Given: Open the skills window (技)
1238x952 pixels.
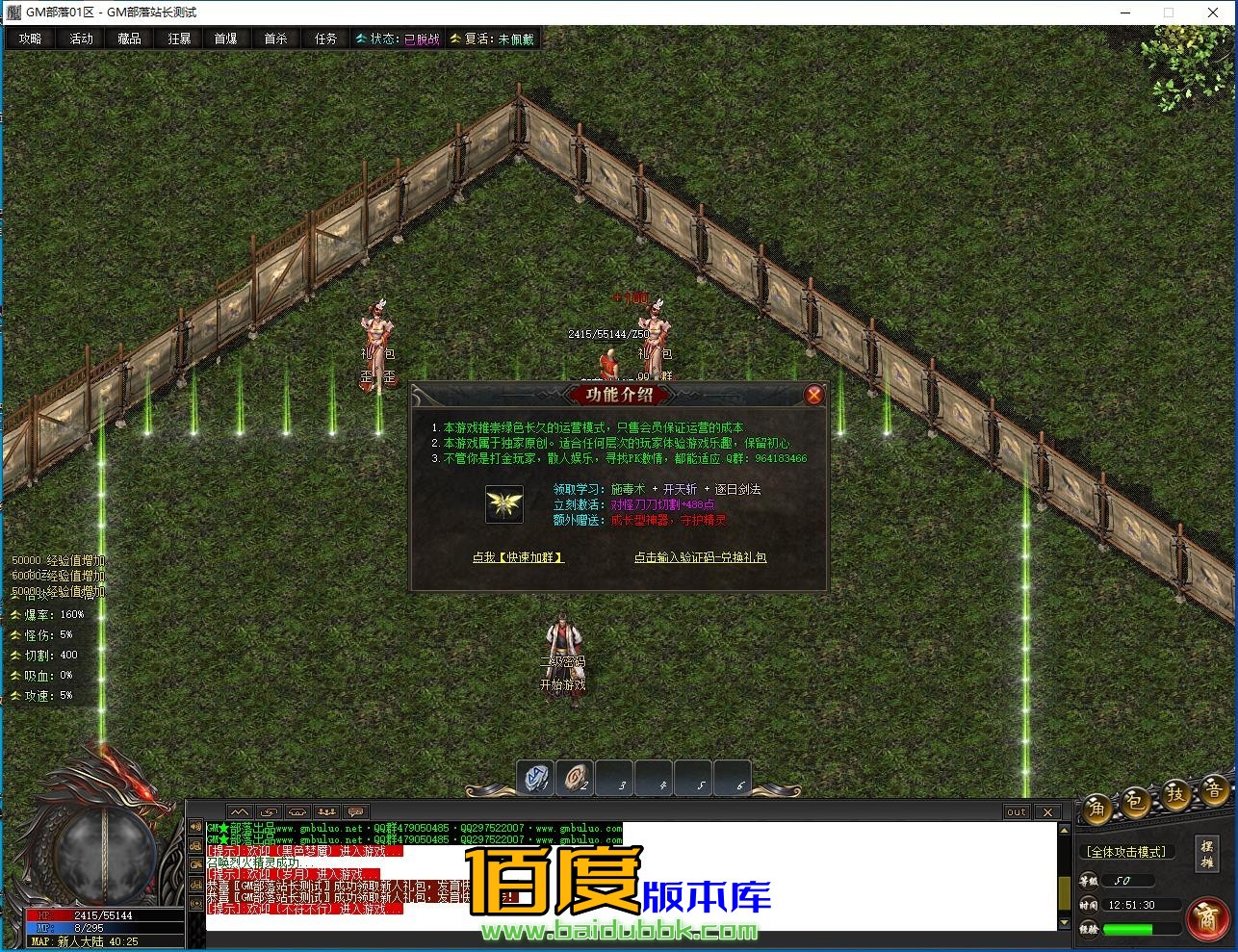Looking at the screenshot, I should pos(1175,794).
